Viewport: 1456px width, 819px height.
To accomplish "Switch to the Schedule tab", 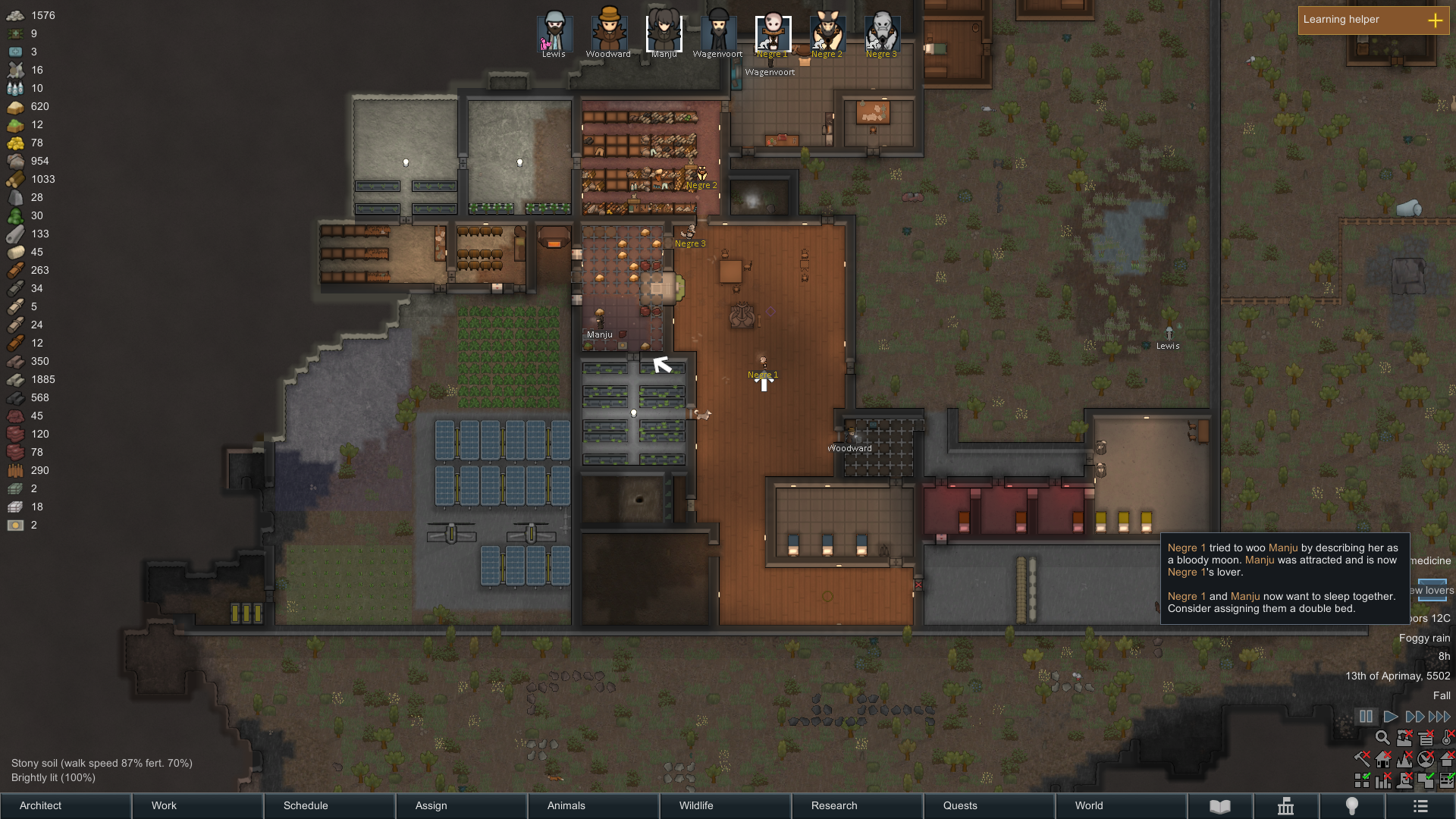I will pyautogui.click(x=329, y=805).
